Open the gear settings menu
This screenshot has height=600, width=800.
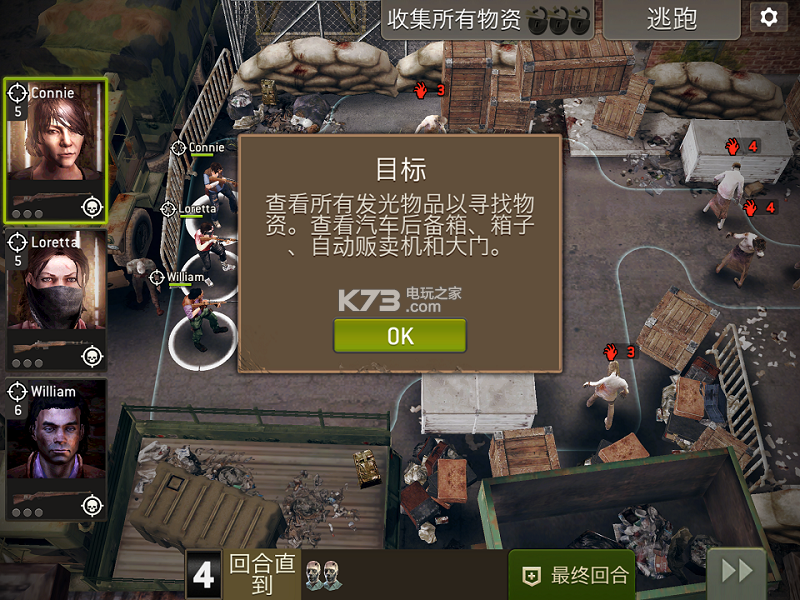(x=768, y=17)
